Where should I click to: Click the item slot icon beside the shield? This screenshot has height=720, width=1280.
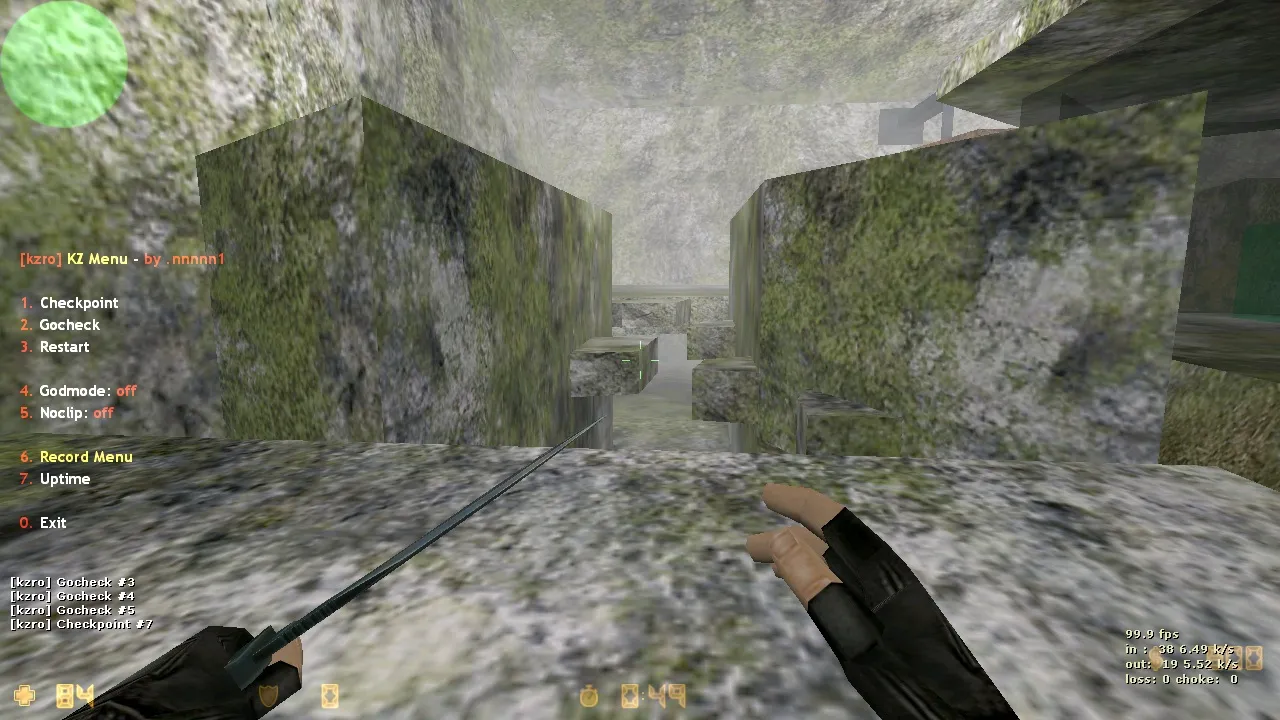(x=329, y=695)
